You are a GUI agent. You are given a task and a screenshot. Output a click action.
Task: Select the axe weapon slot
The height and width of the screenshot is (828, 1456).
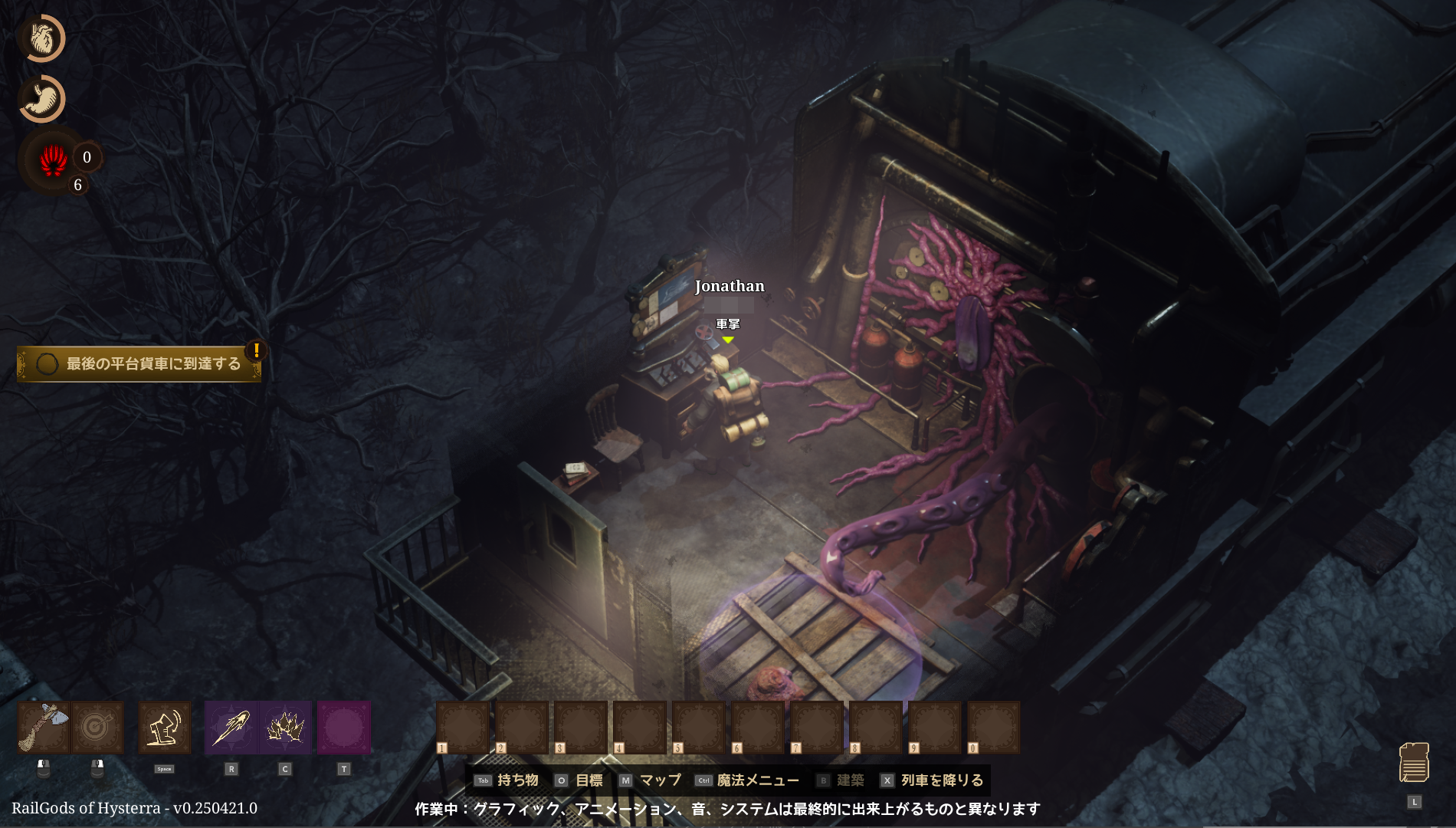click(x=44, y=727)
